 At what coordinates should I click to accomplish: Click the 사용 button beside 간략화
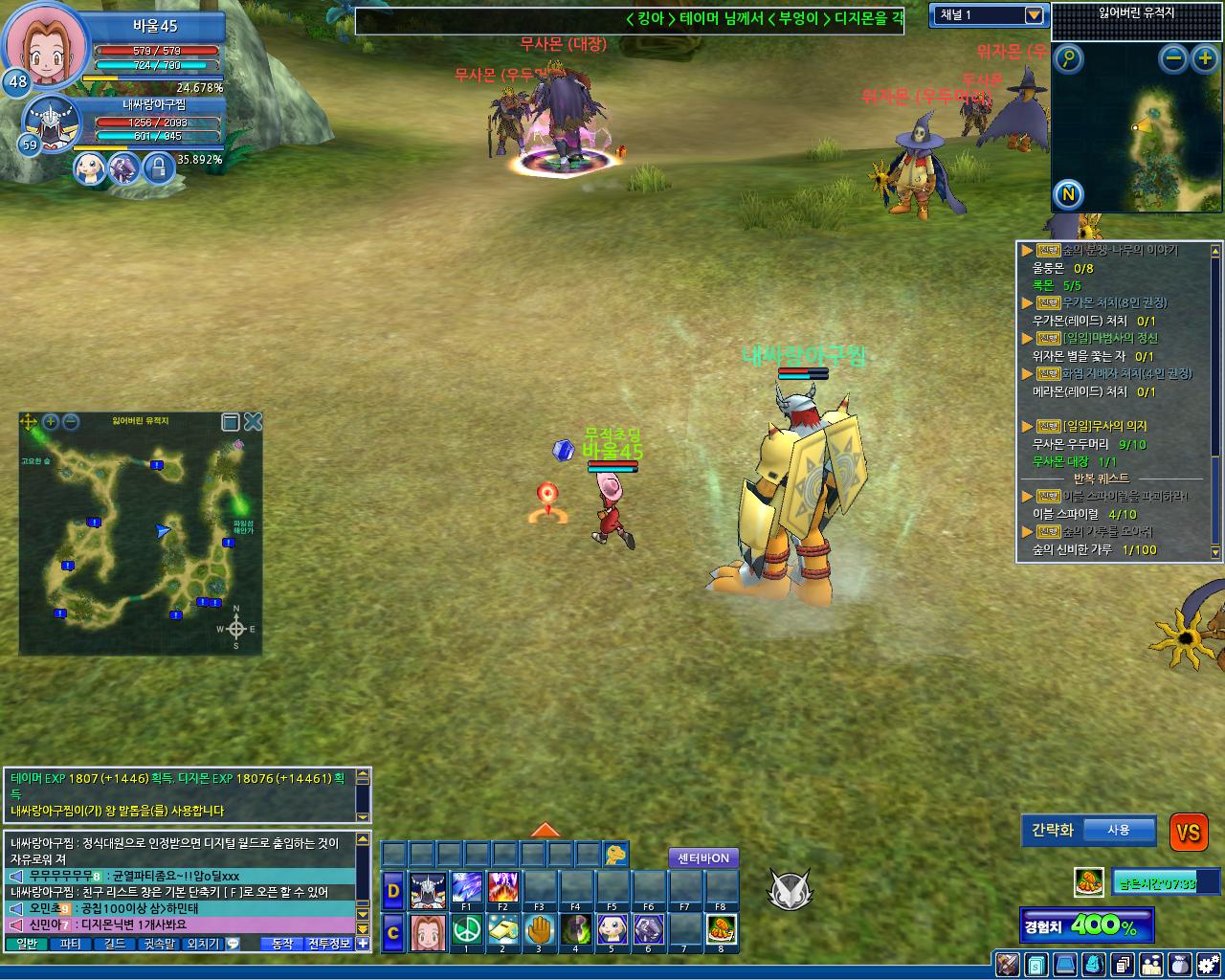[1118, 830]
